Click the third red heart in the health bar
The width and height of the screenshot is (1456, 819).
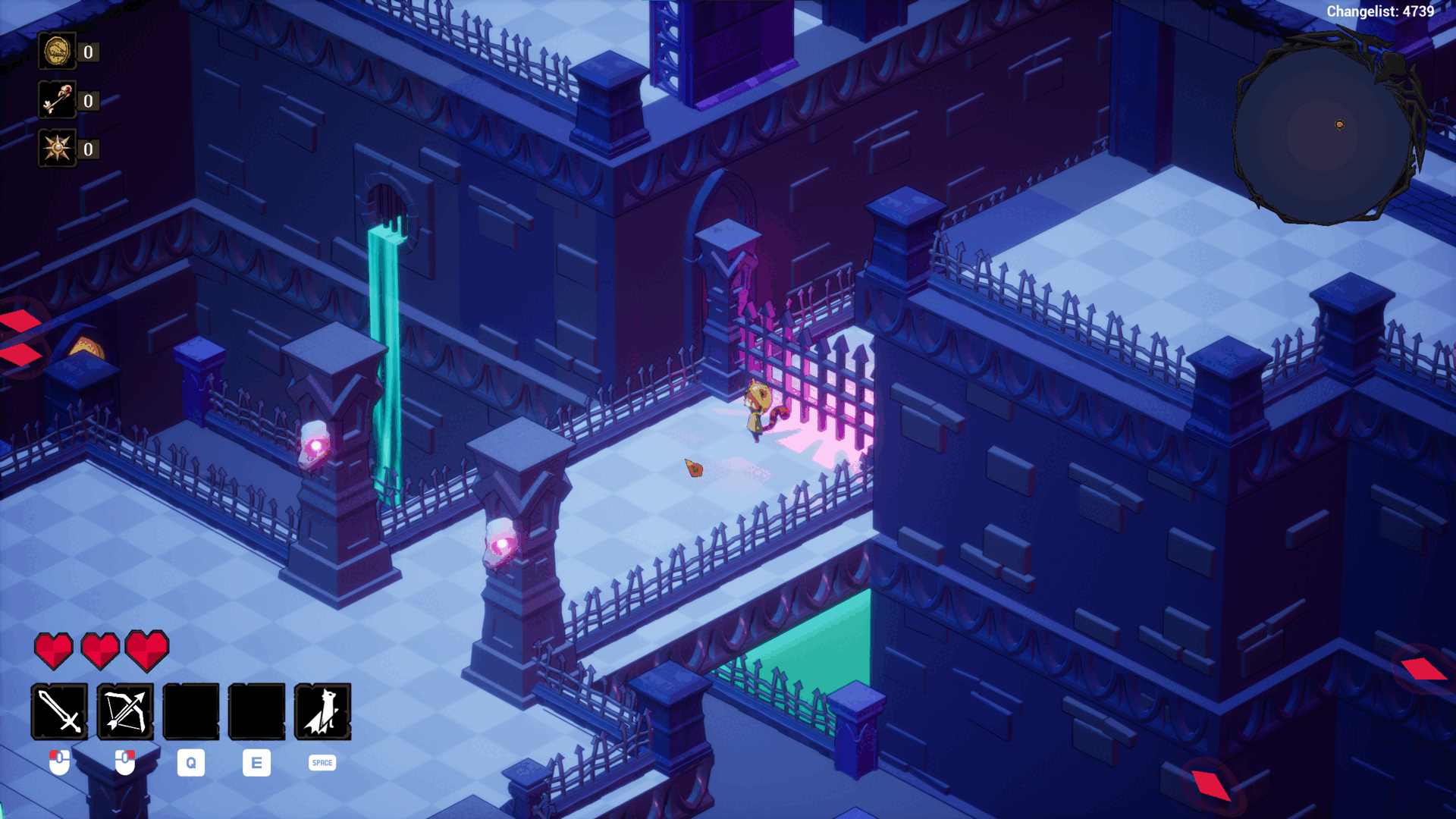[148, 651]
